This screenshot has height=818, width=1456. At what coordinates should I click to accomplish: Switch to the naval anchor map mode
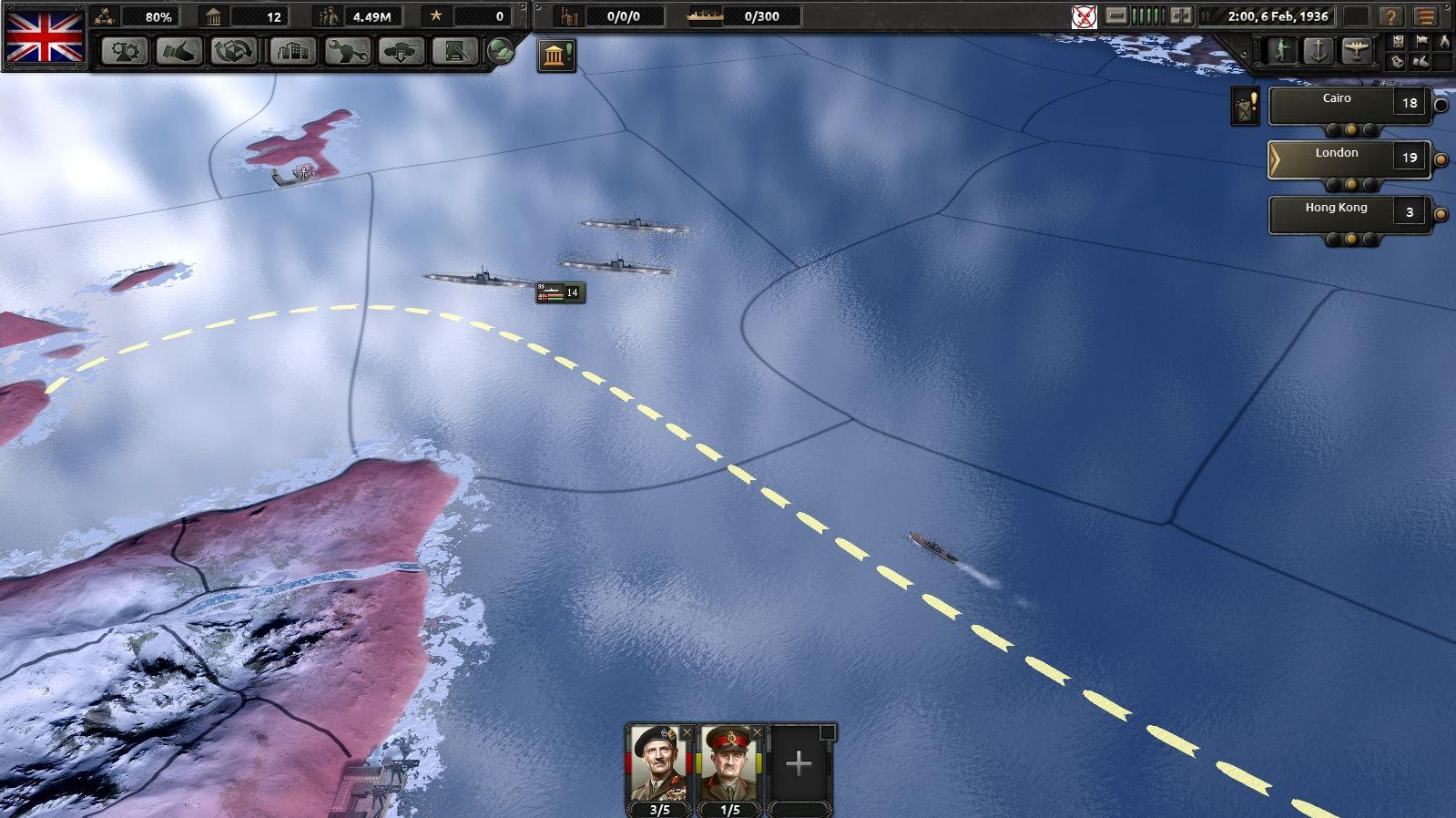1319,50
